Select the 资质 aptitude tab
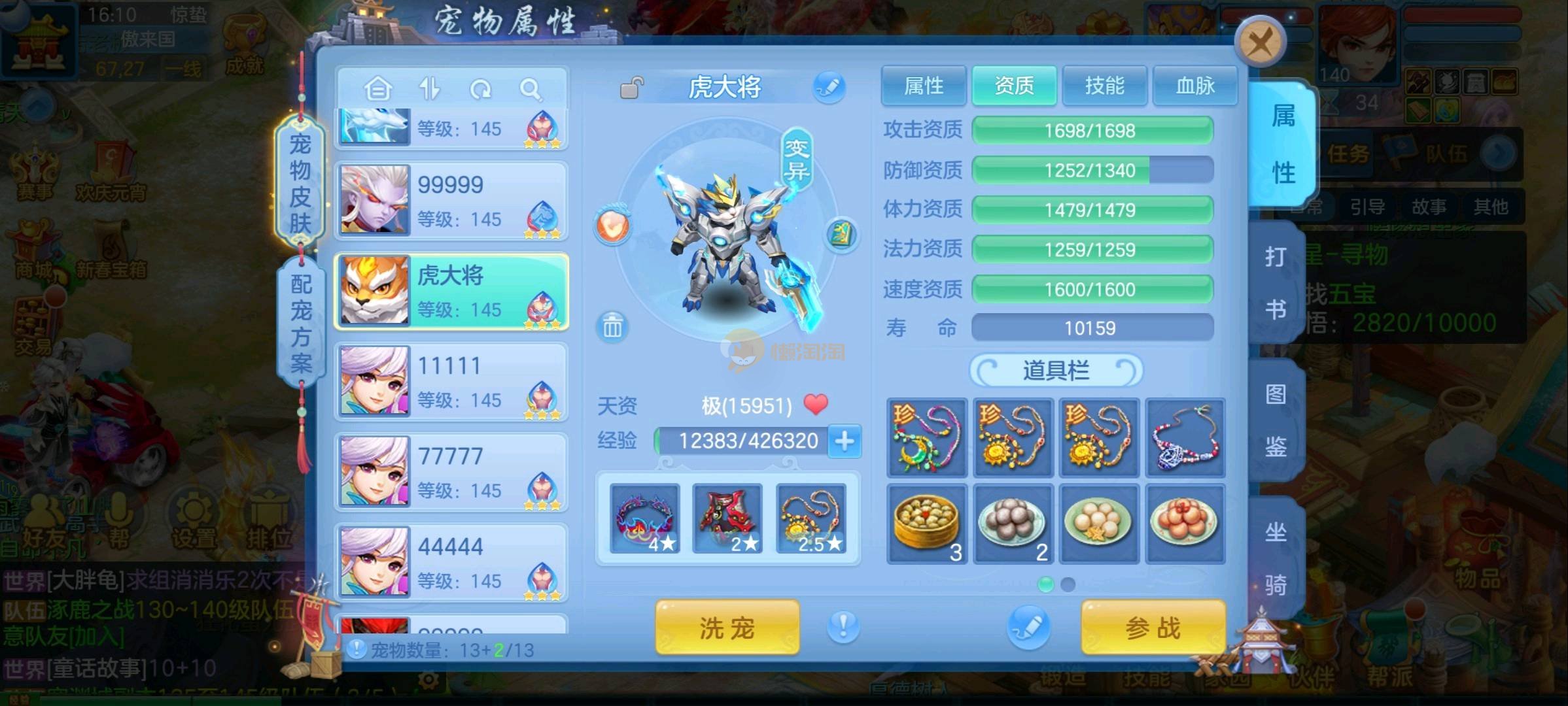 point(1014,86)
